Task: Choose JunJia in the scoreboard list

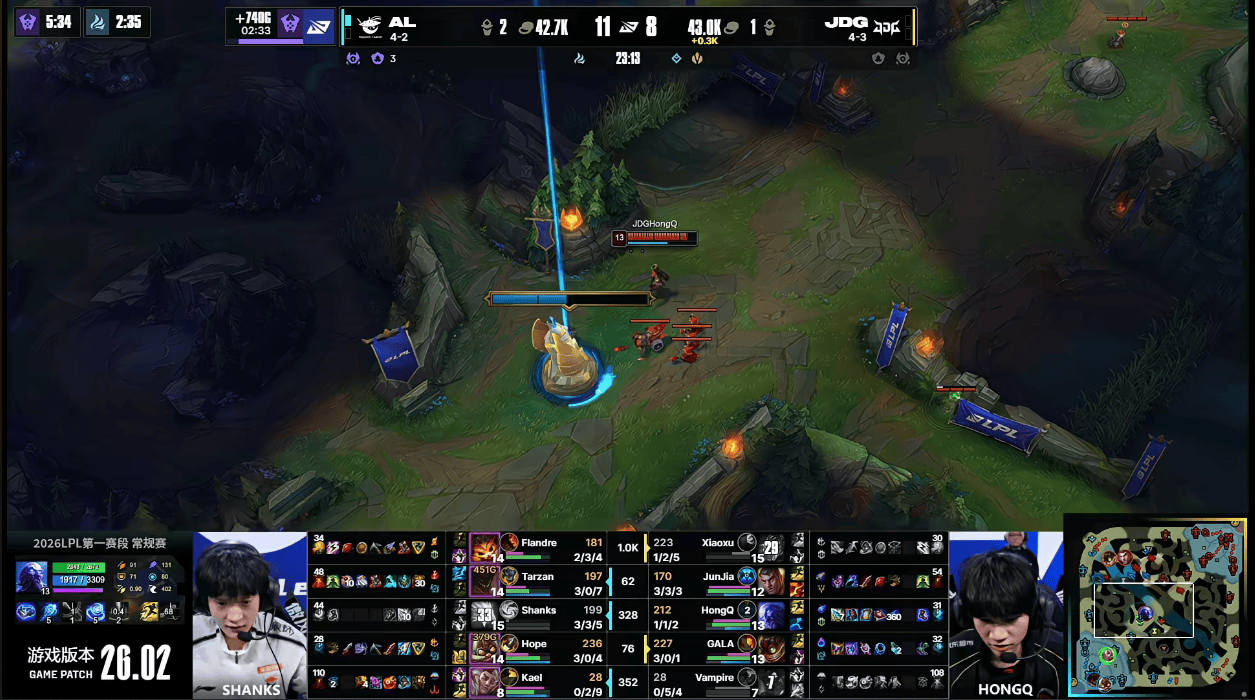Action: (722, 582)
